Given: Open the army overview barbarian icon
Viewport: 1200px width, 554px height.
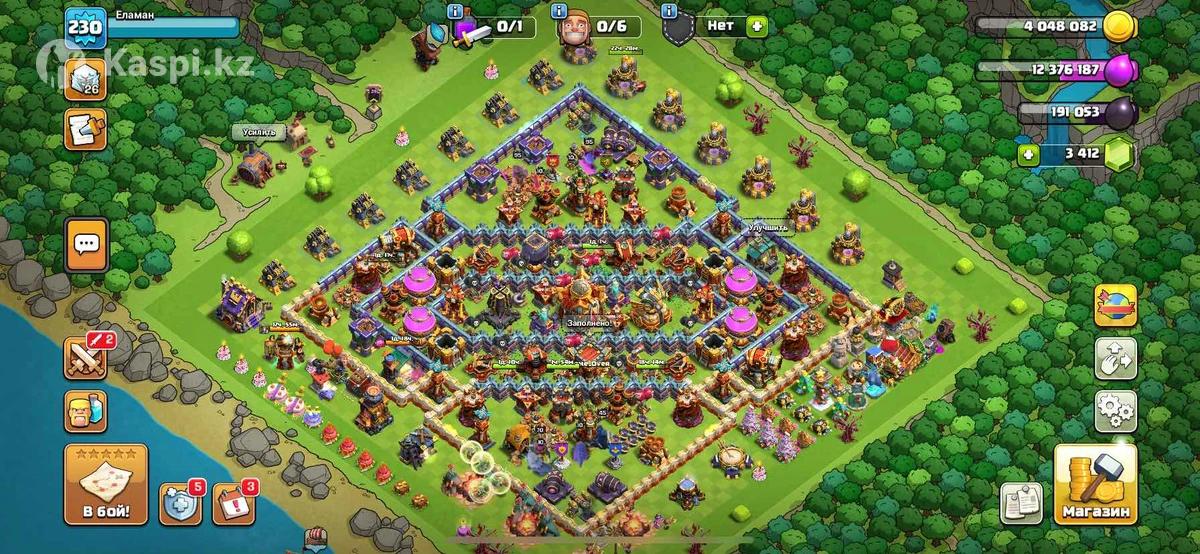Looking at the screenshot, I should pyautogui.click(x=86, y=410).
